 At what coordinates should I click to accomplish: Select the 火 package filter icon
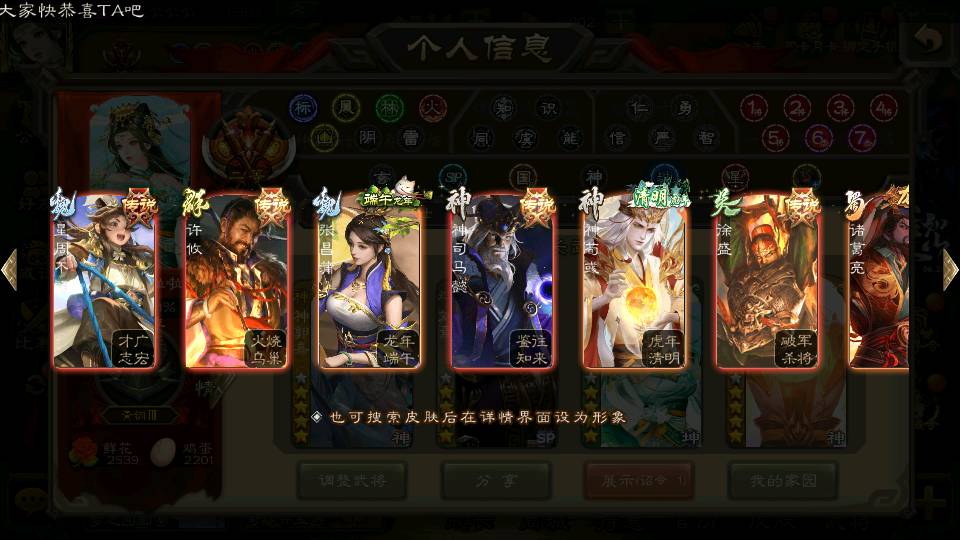(431, 107)
